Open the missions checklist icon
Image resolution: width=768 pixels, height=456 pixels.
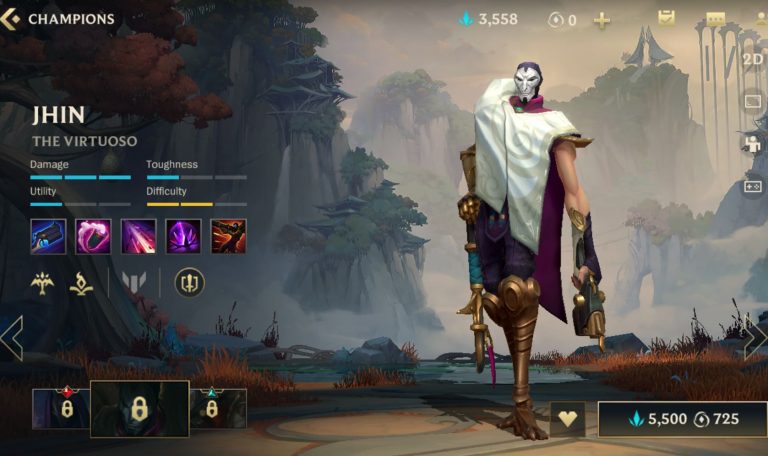click(x=666, y=18)
